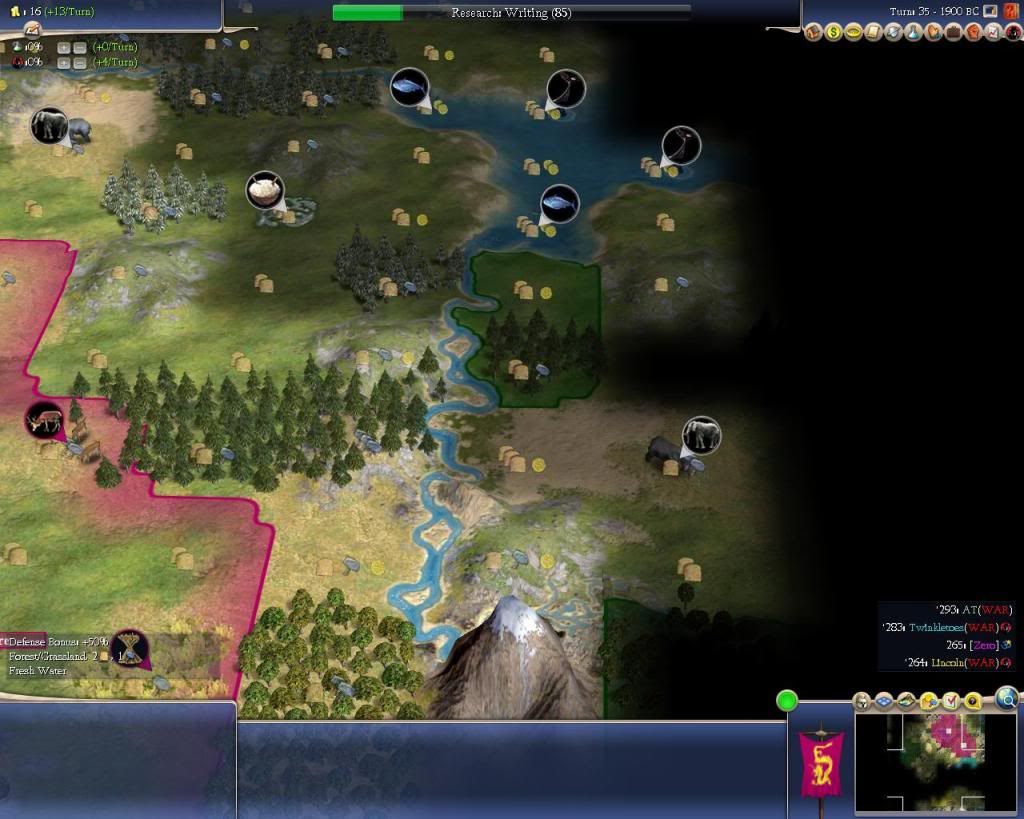This screenshot has width=1024, height=819.
Task: Open the Financial Advisor dollar icon
Action: point(835,32)
